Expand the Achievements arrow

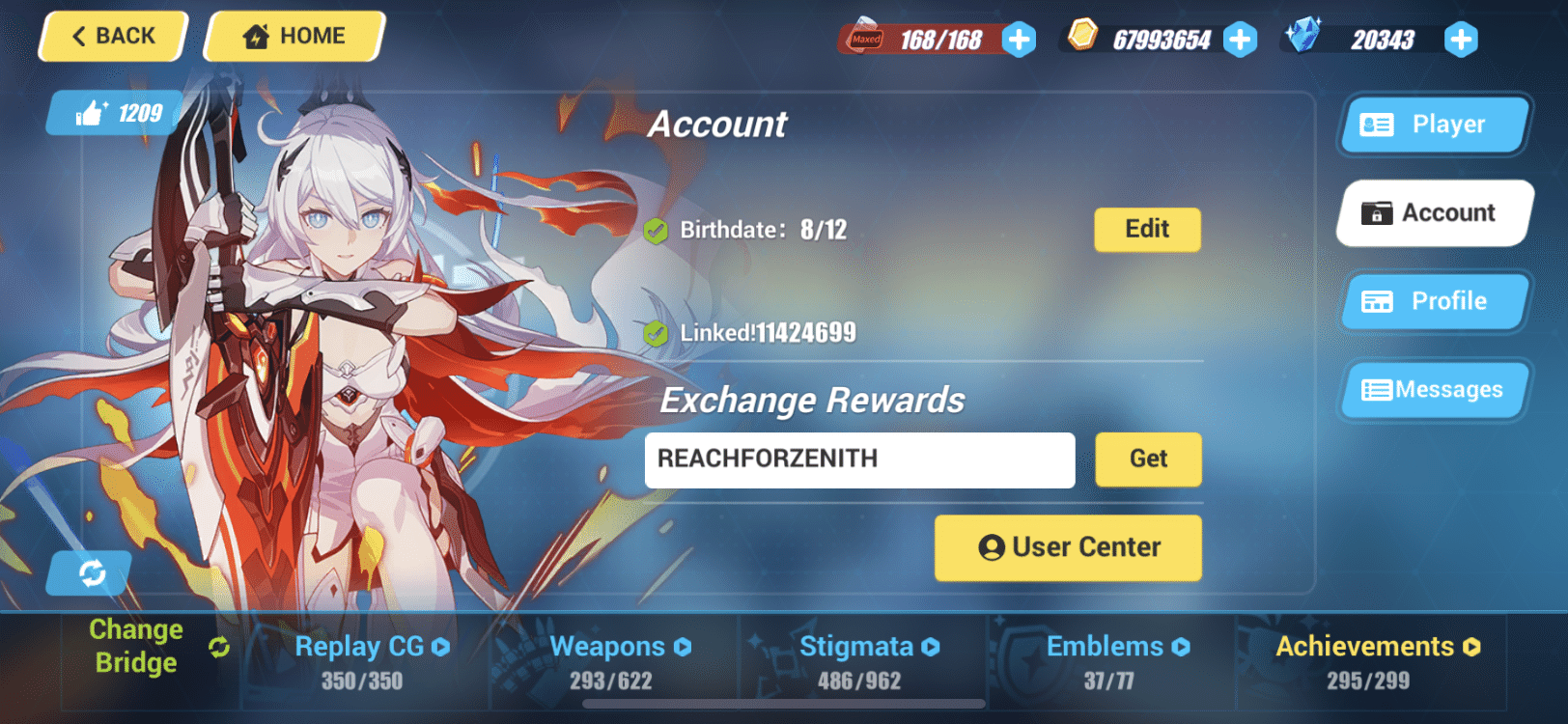[x=1470, y=647]
